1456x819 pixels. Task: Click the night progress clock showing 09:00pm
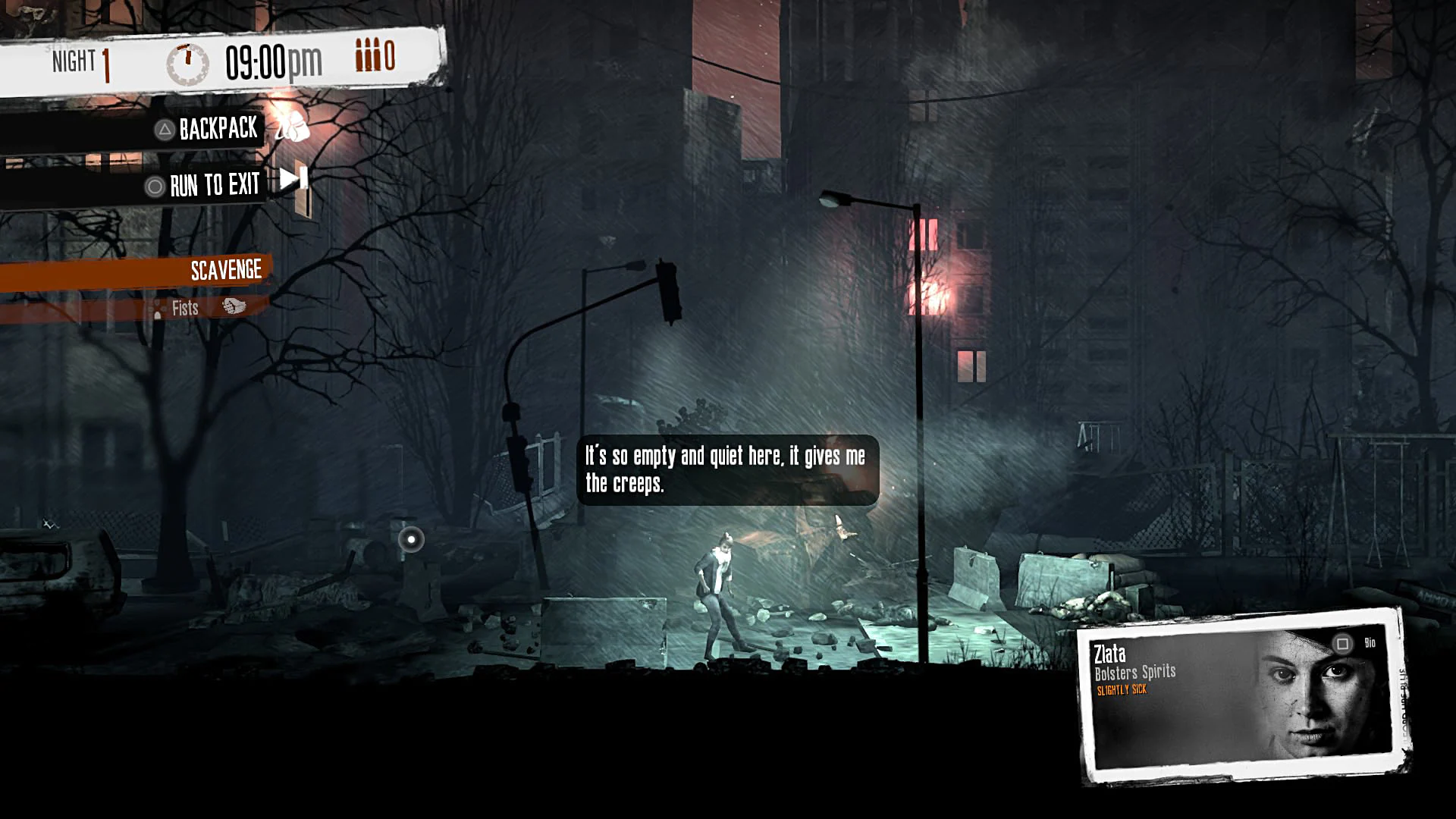tap(271, 61)
